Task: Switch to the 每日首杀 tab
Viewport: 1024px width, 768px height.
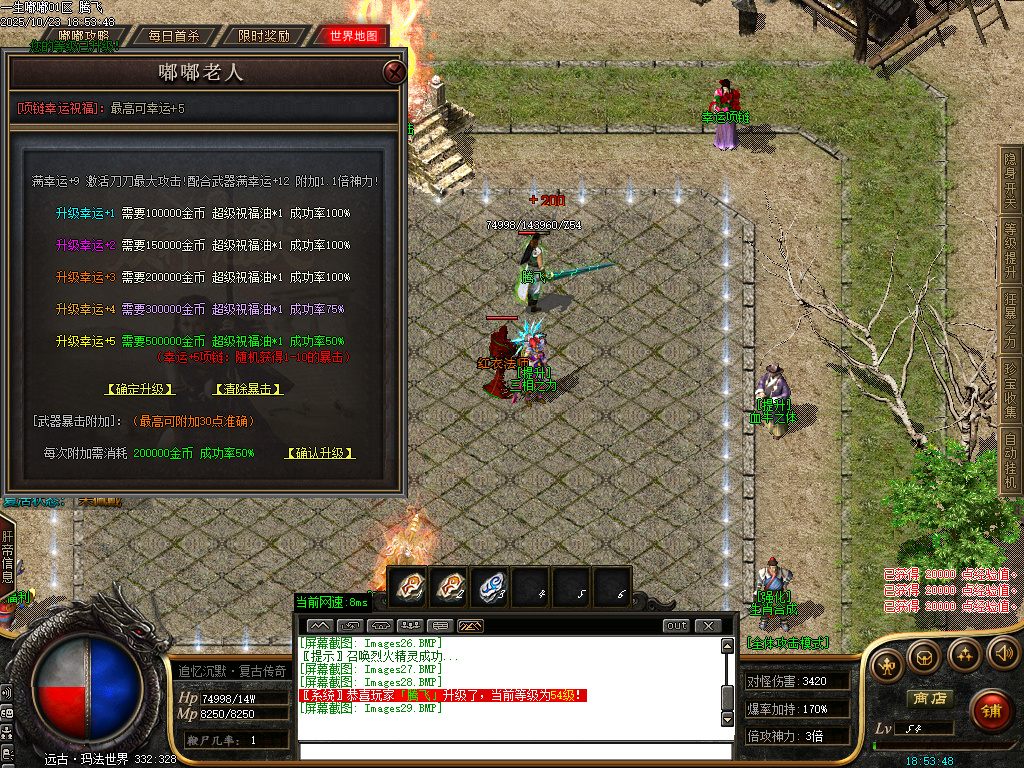Action: pyautogui.click(x=174, y=36)
